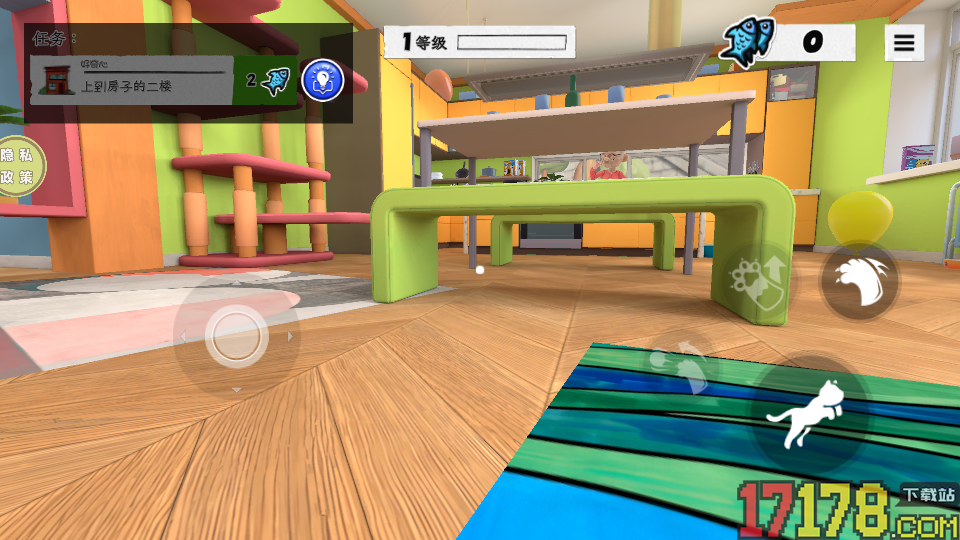The width and height of the screenshot is (960, 540).
Task: Tap the blue lightbulb hint button
Action: coord(322,80)
